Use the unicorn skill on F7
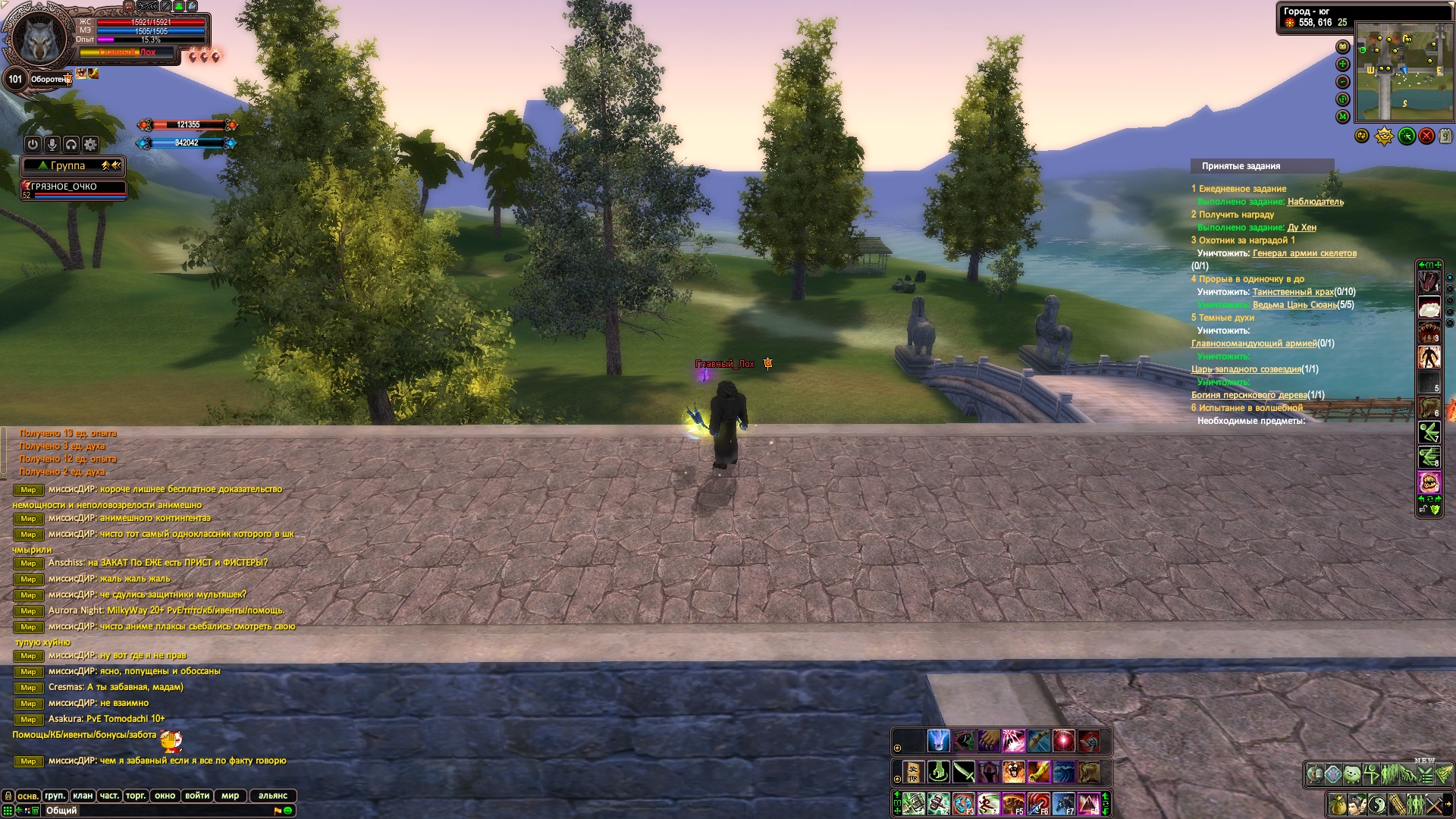This screenshot has height=819, width=1456. pos(1063,803)
